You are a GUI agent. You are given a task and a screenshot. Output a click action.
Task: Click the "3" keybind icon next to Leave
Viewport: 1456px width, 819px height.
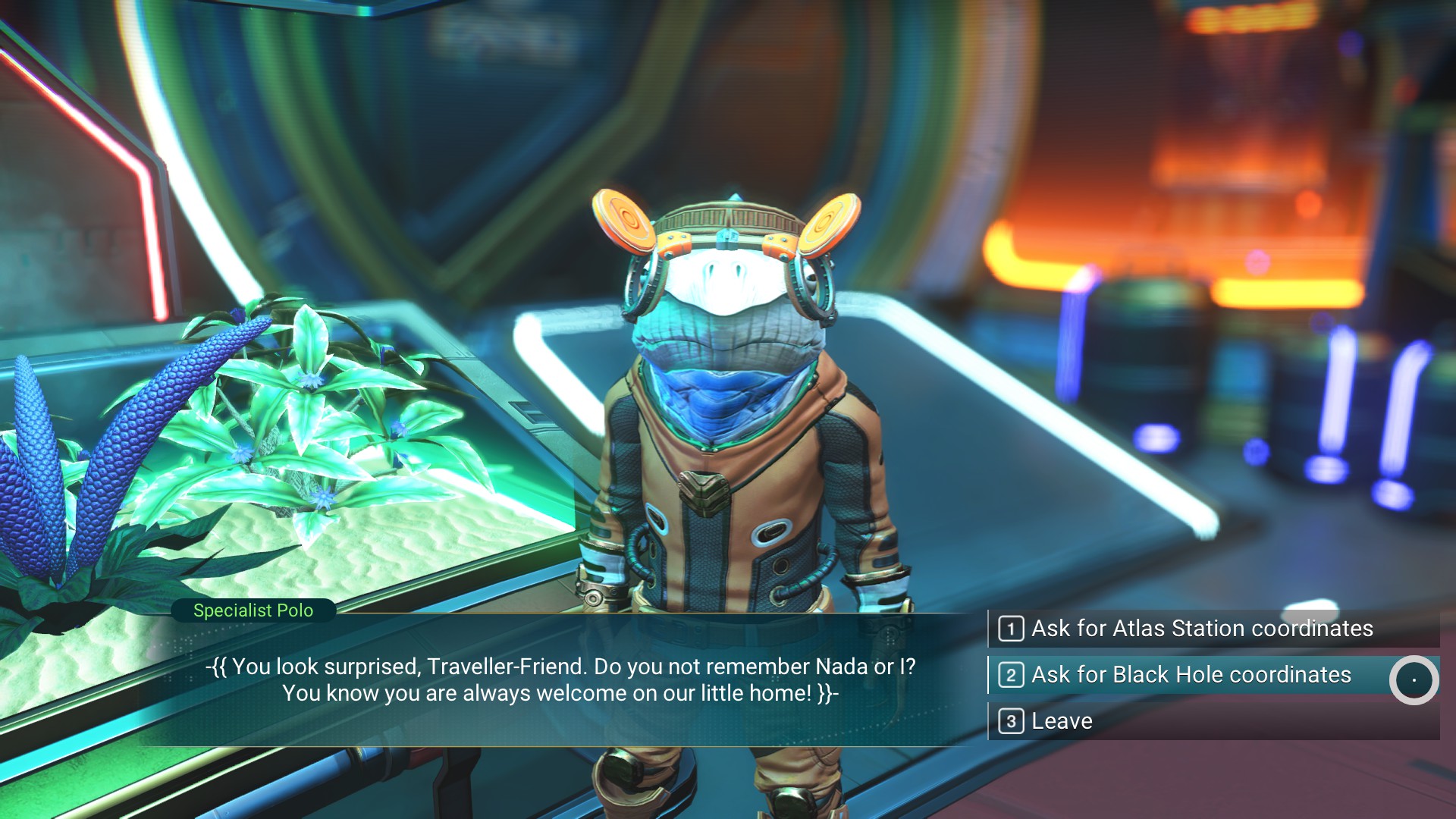tap(1012, 720)
